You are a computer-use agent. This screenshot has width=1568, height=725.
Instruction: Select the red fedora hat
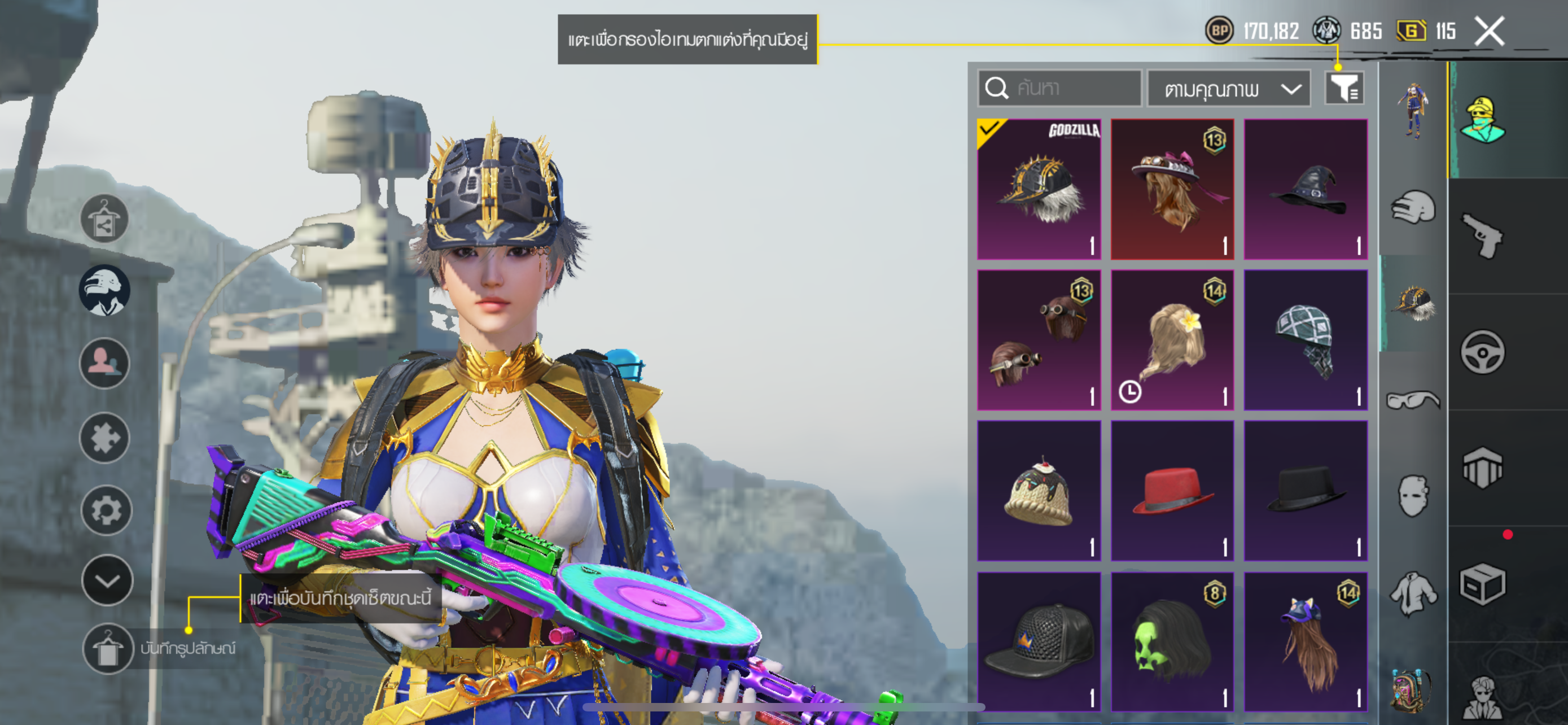click(1172, 490)
